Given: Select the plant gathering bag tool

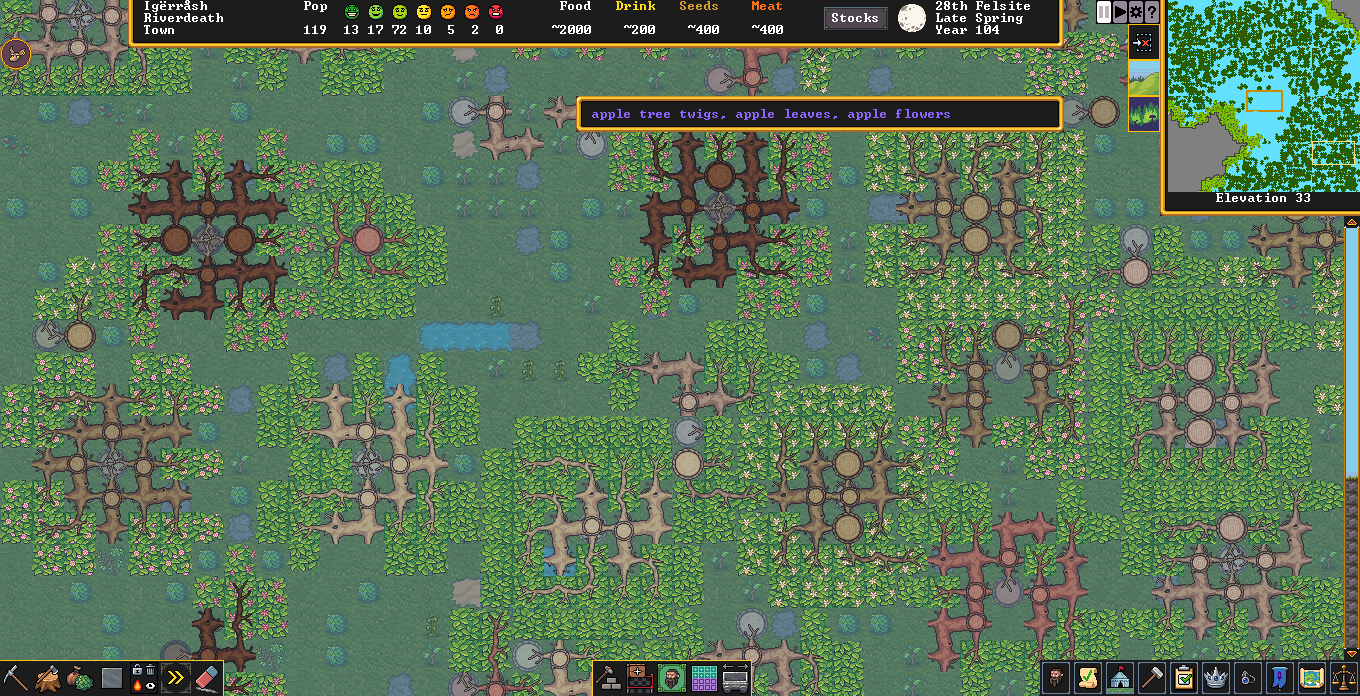Looking at the screenshot, I should (x=79, y=678).
